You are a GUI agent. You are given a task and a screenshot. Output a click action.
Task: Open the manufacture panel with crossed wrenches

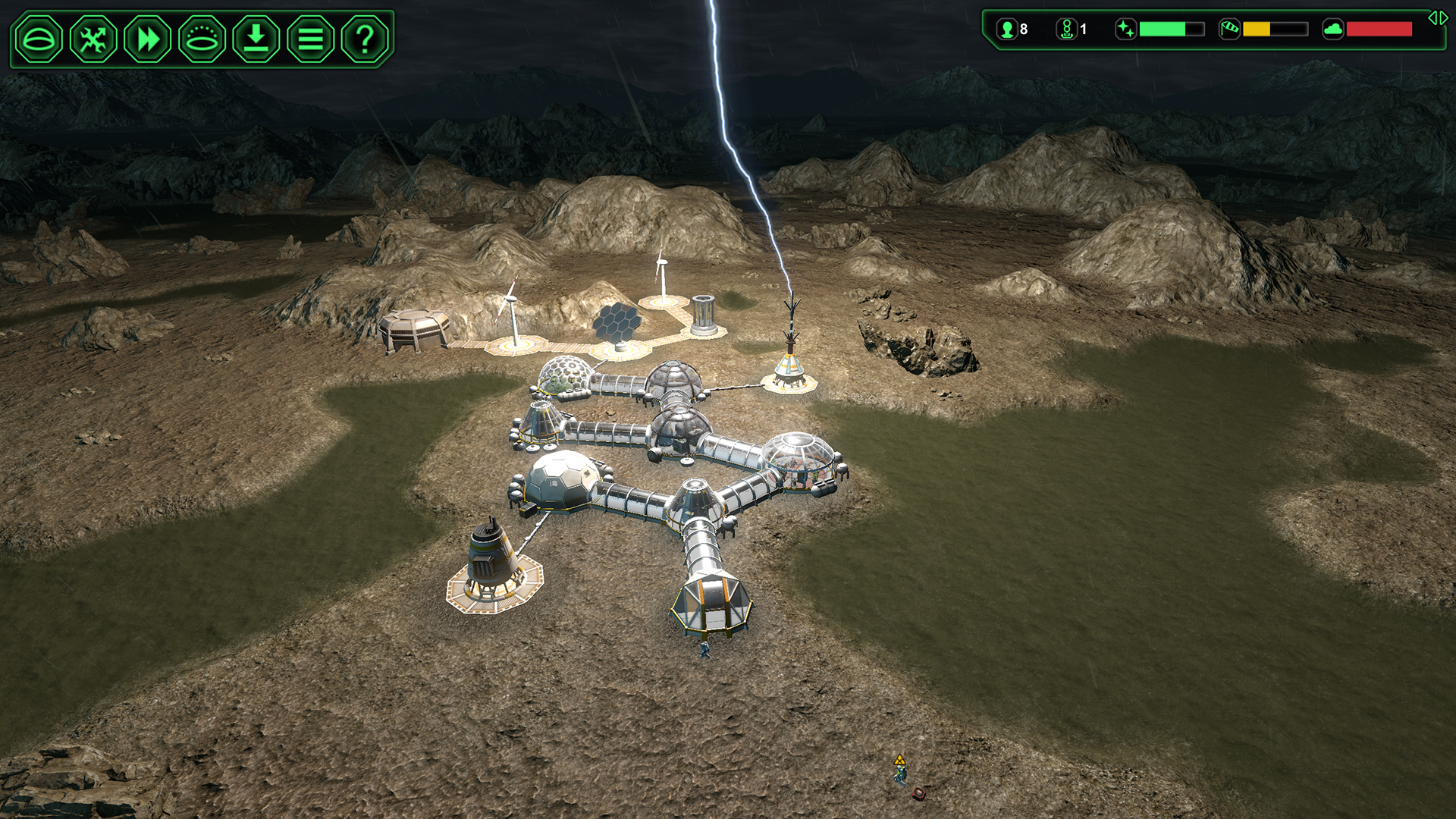93,38
